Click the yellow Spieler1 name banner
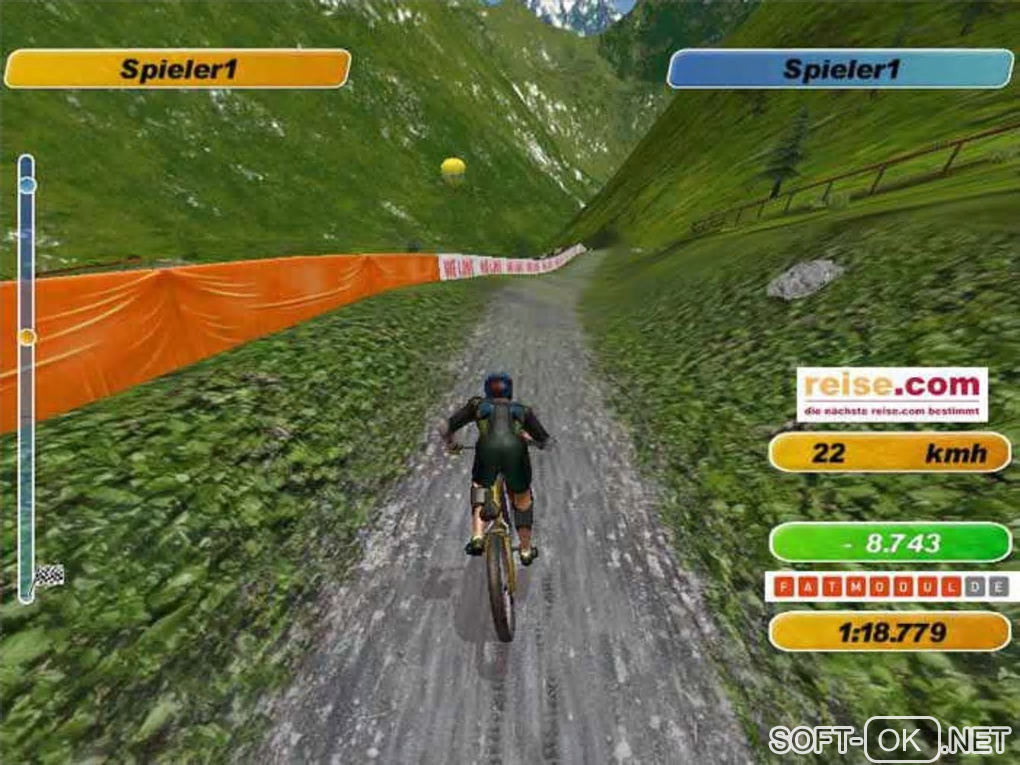 tap(177, 69)
